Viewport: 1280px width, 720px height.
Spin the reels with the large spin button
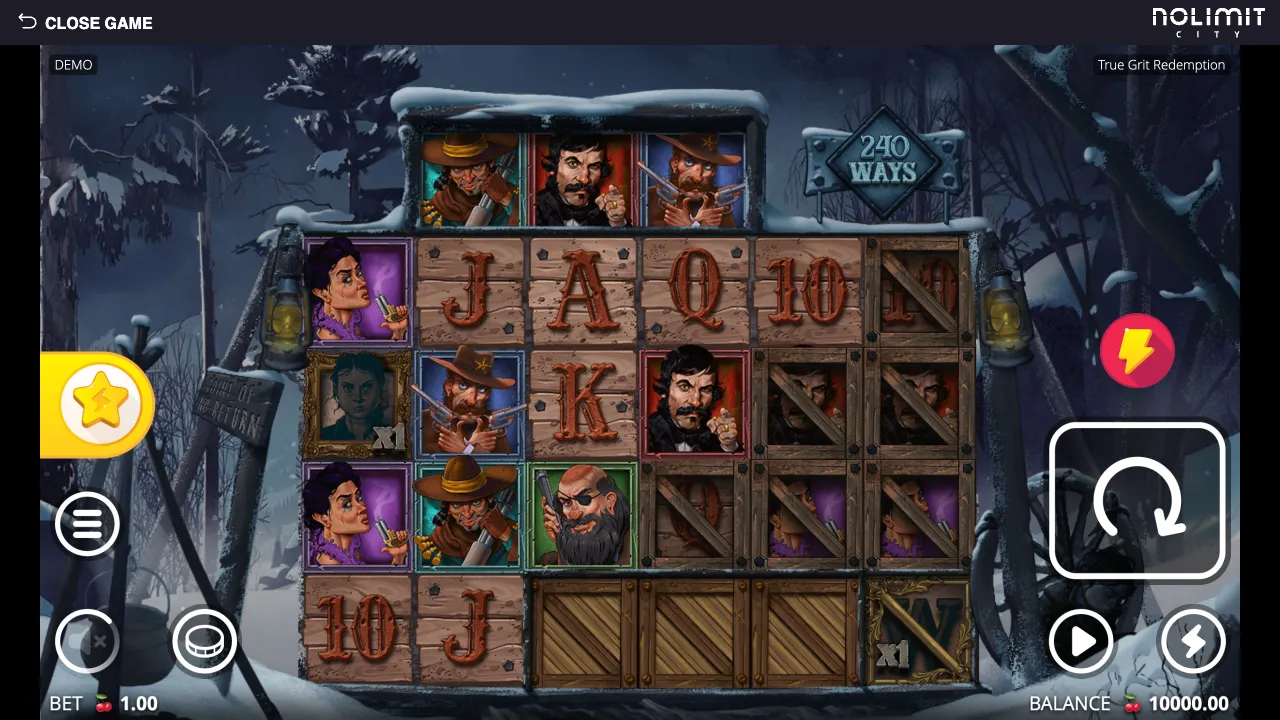click(1138, 501)
